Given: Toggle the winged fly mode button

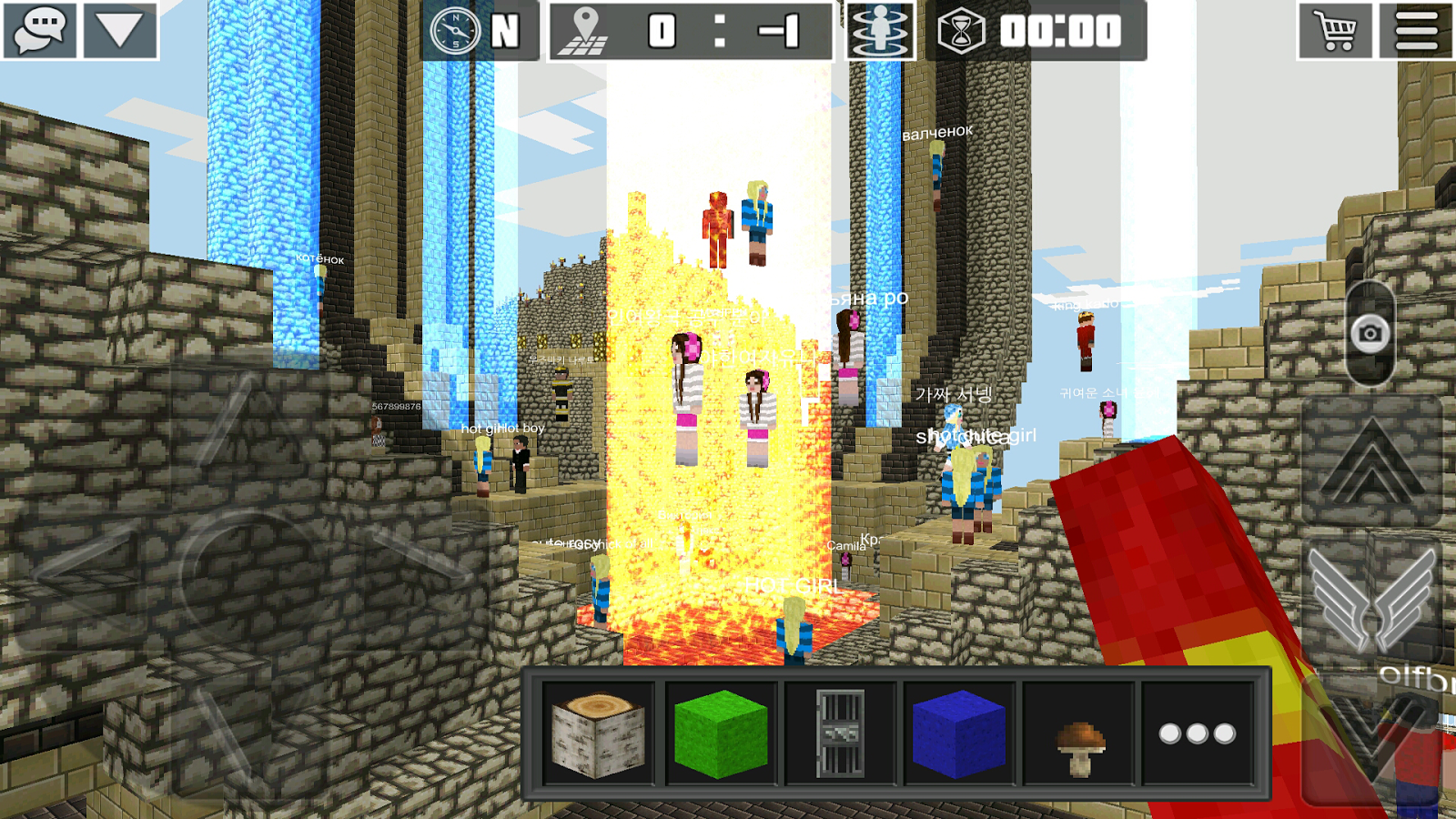Looking at the screenshot, I should point(1373,601).
